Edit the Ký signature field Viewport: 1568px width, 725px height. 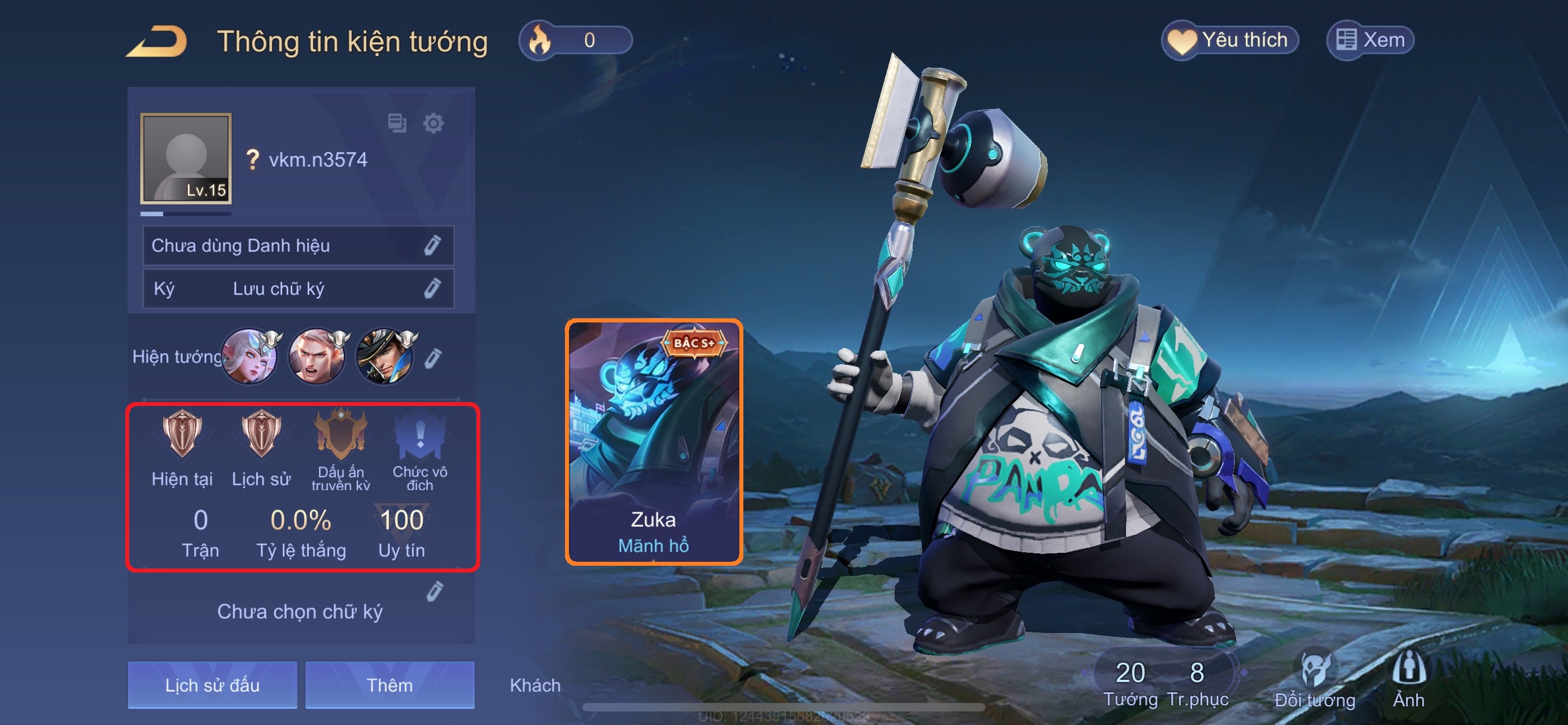pyautogui.click(x=432, y=289)
